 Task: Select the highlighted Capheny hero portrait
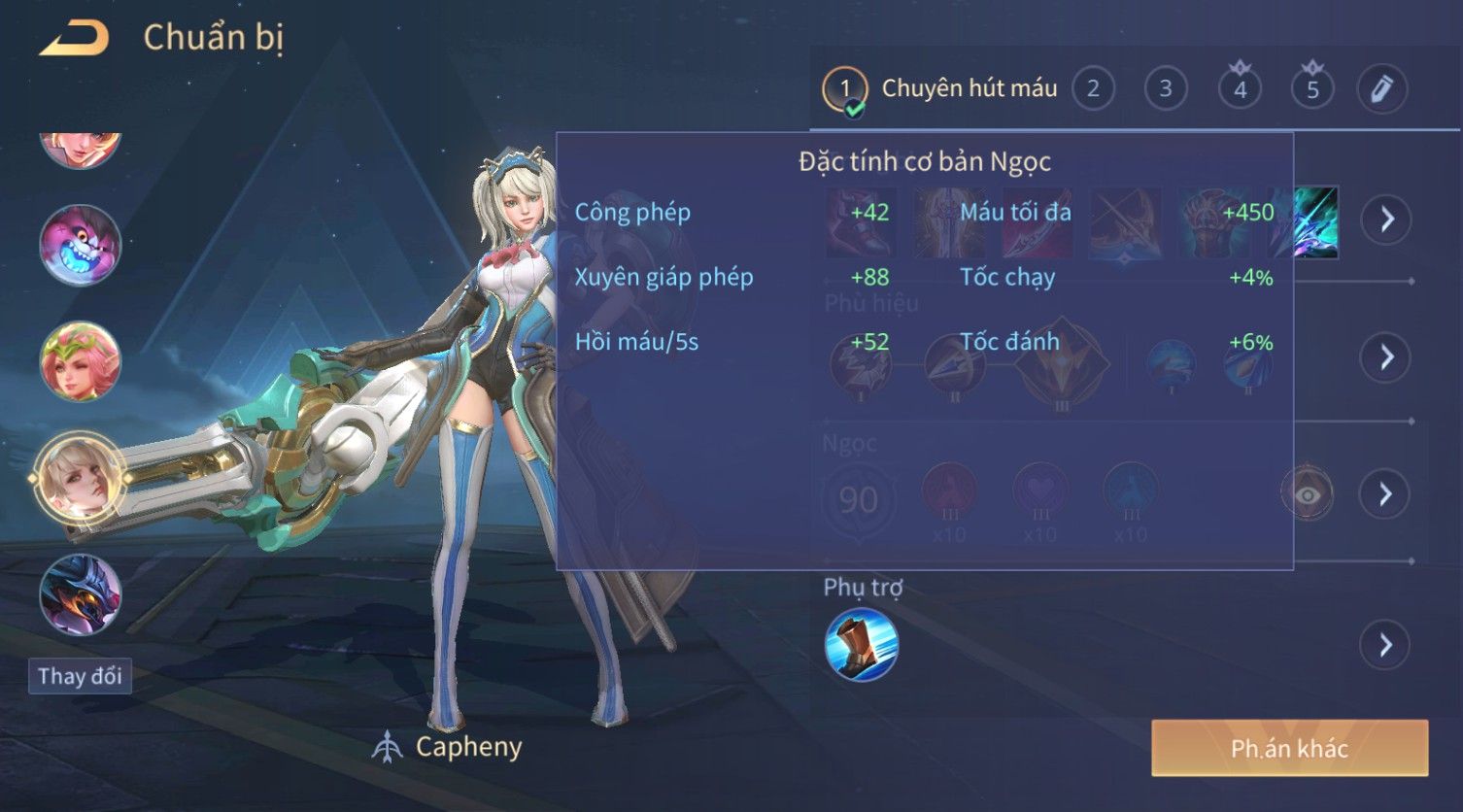(x=81, y=478)
